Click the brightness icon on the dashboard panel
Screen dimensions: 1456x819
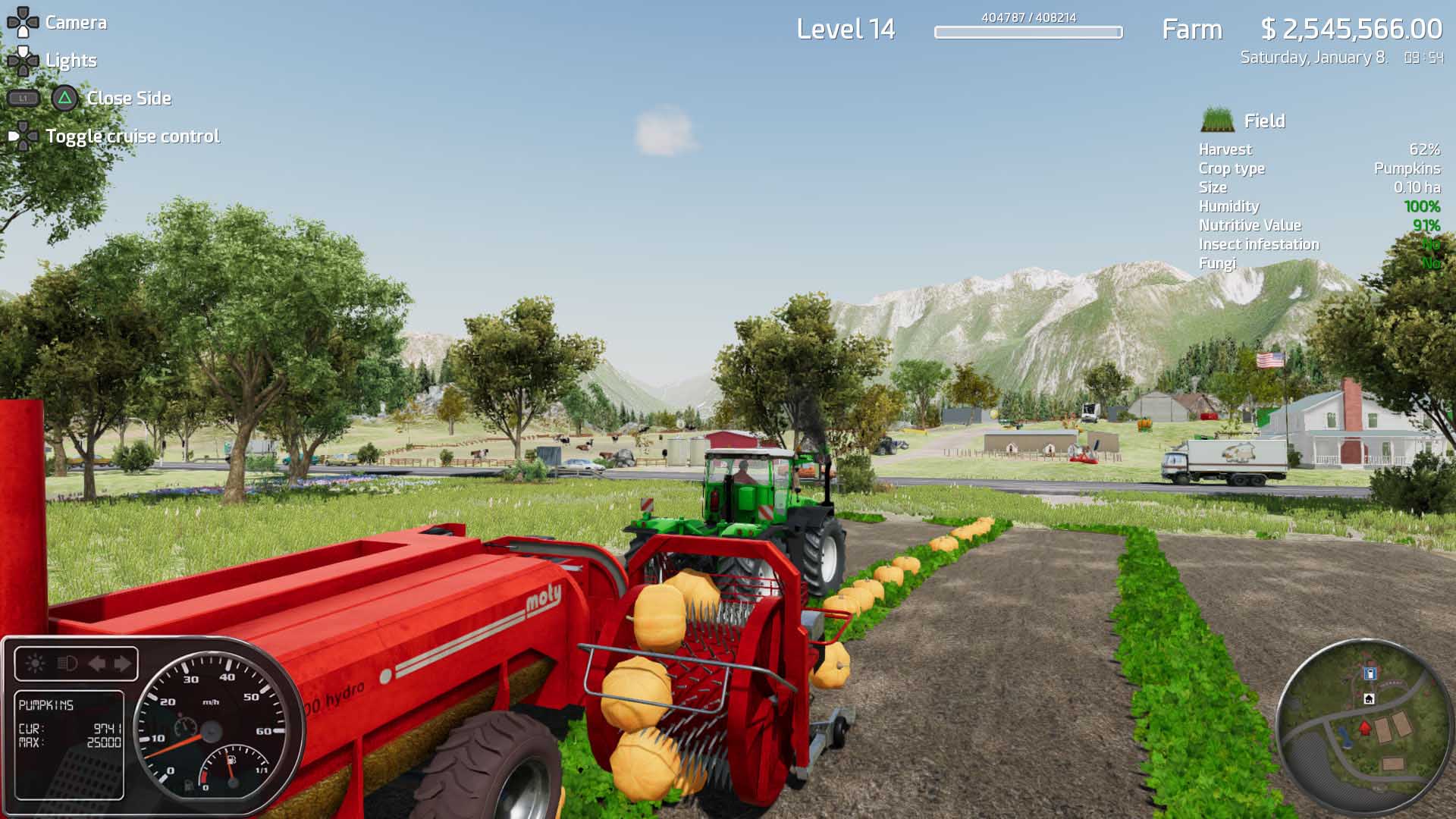[36, 662]
